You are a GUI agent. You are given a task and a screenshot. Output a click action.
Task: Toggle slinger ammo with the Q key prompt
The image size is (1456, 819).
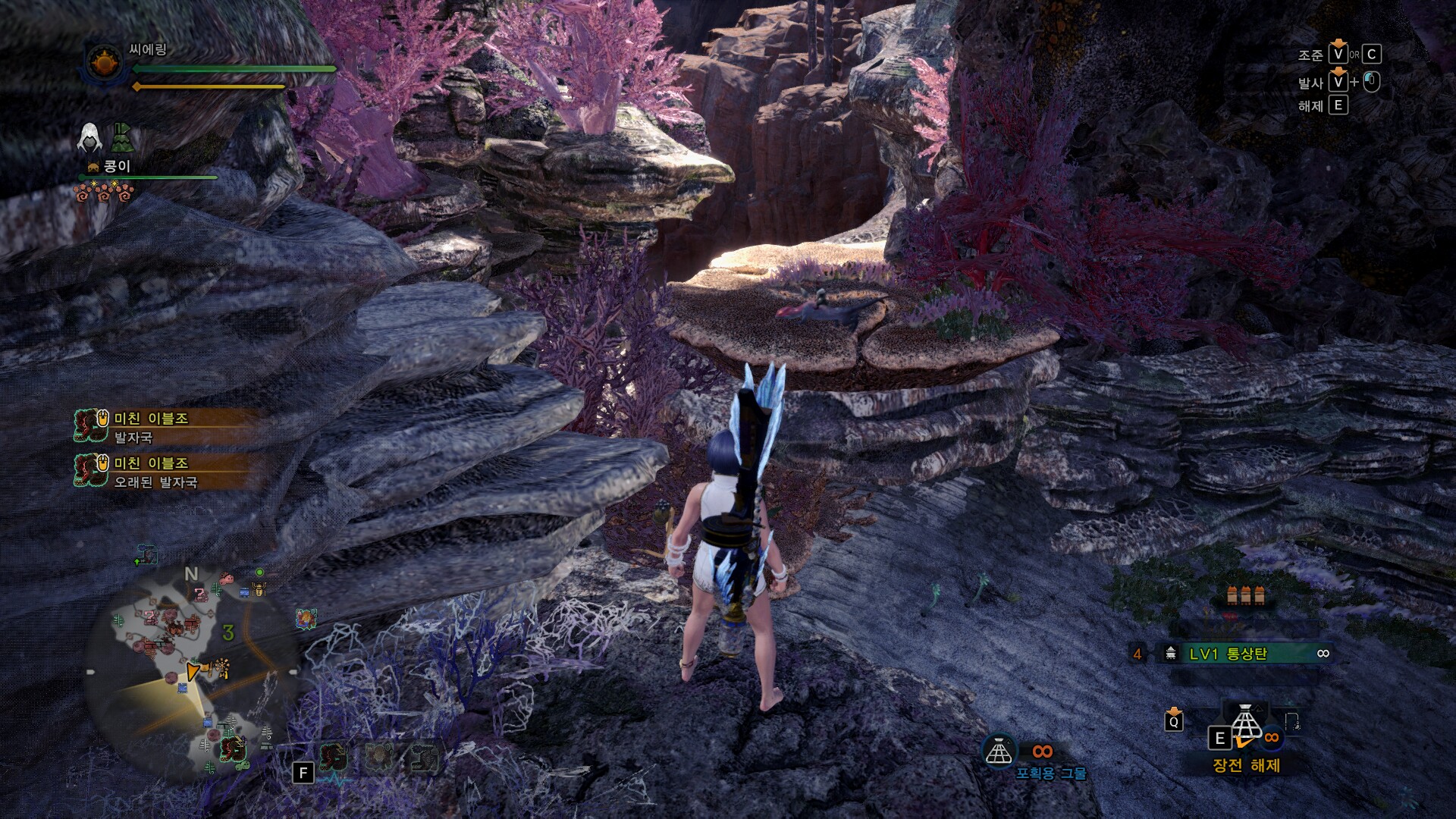(1174, 723)
